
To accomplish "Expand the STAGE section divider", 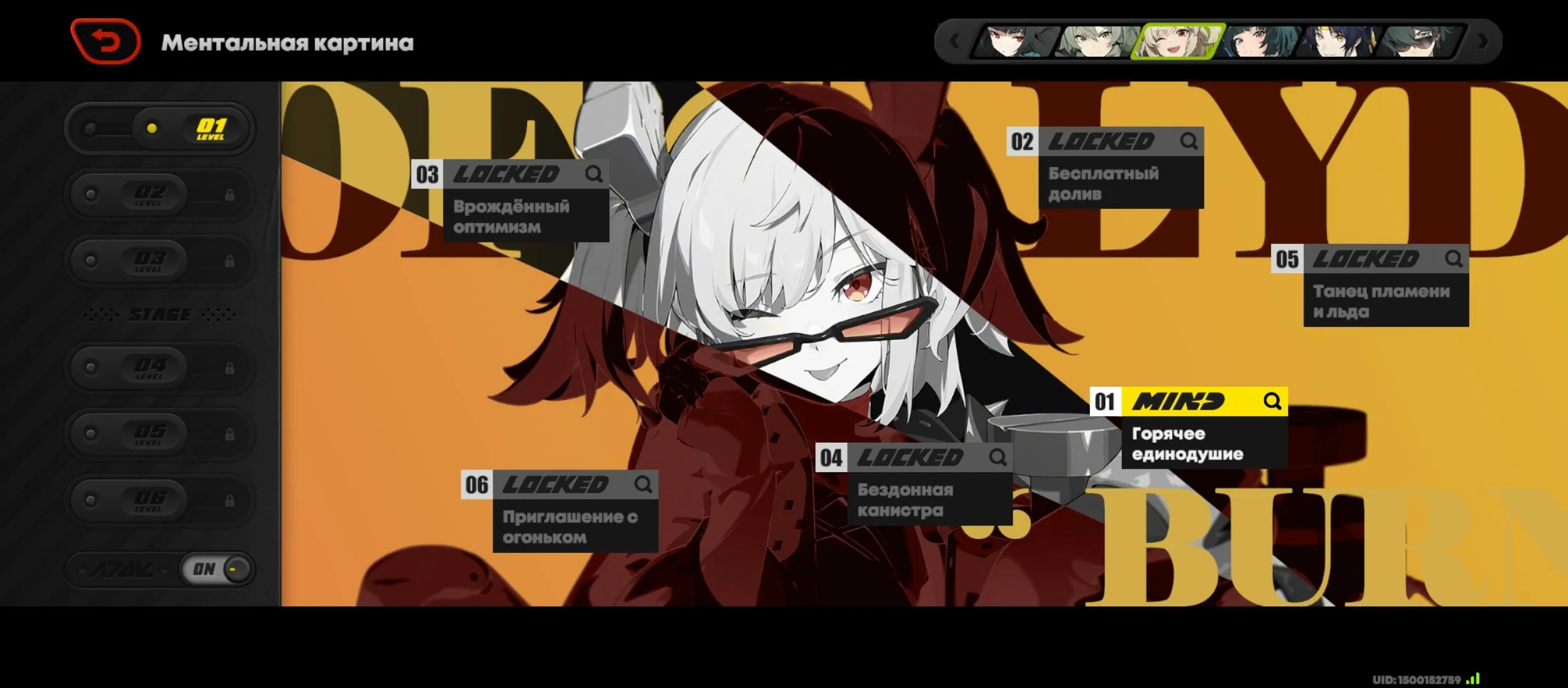I will pos(159,314).
